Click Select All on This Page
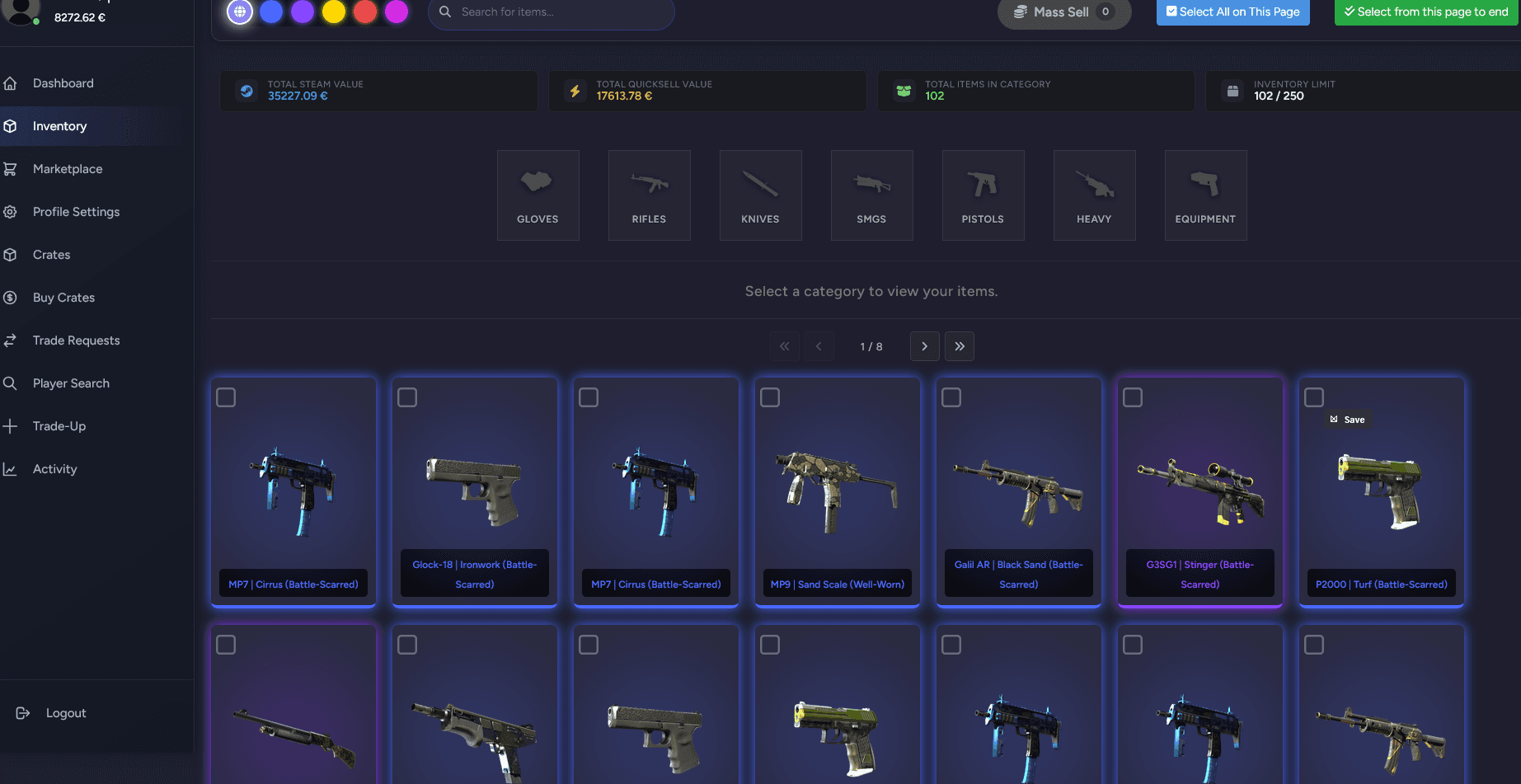The width and height of the screenshot is (1521, 784). point(1232,12)
